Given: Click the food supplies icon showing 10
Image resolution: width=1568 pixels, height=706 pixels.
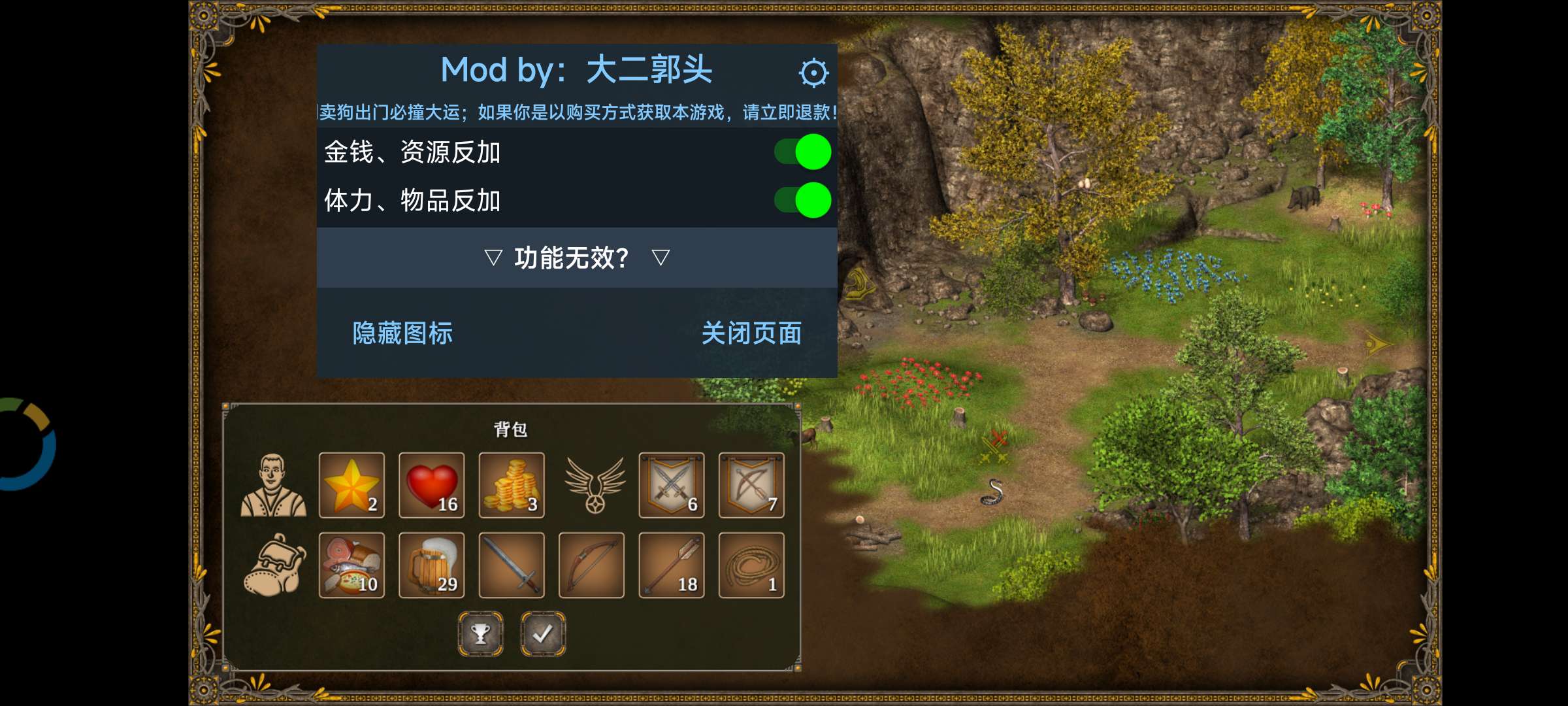Looking at the screenshot, I should coord(351,567).
